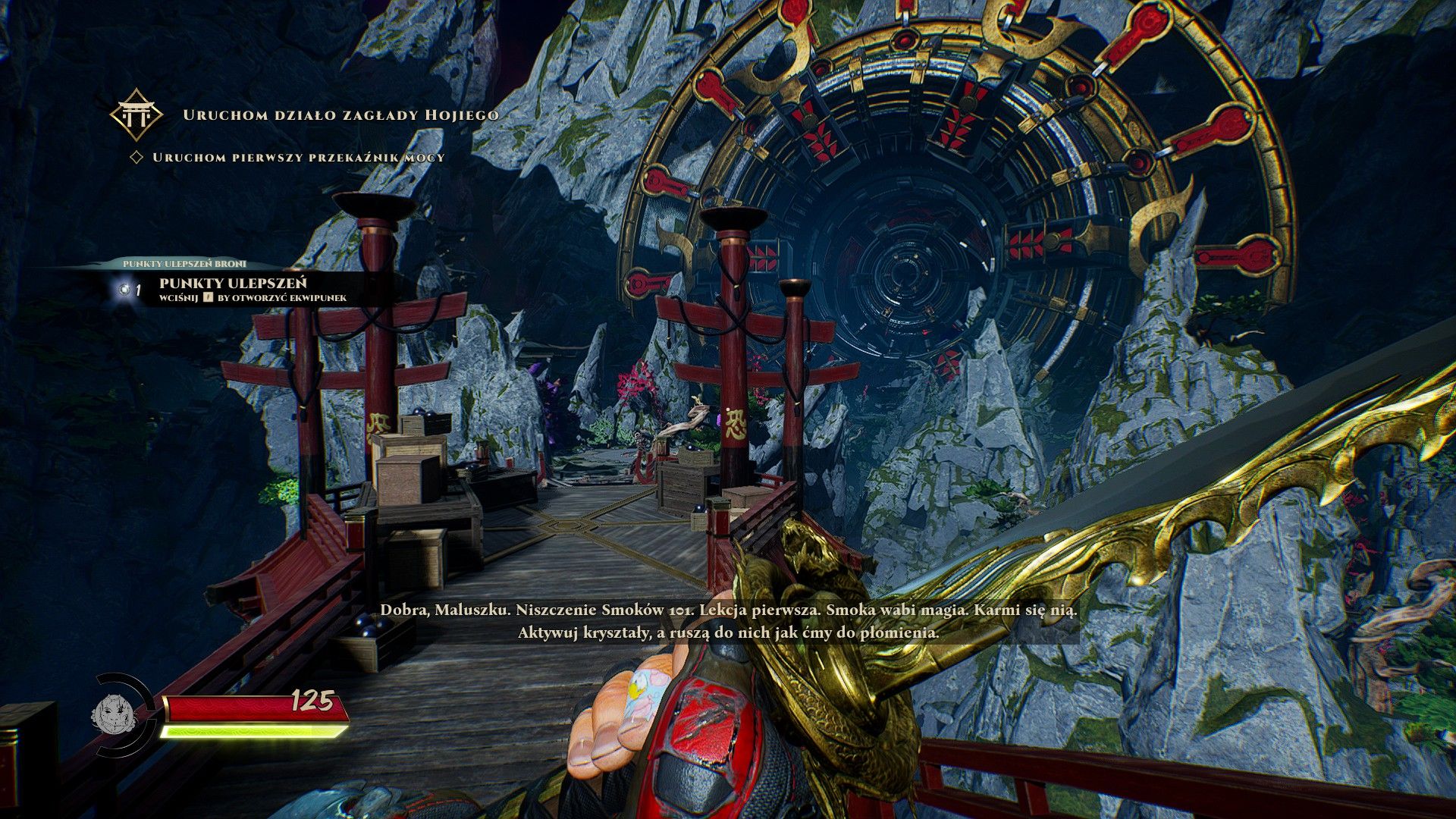The height and width of the screenshot is (819, 1456).
Task: Select the Uruchom pierwszy przekaźnik mocy objective
Action: coord(298,158)
